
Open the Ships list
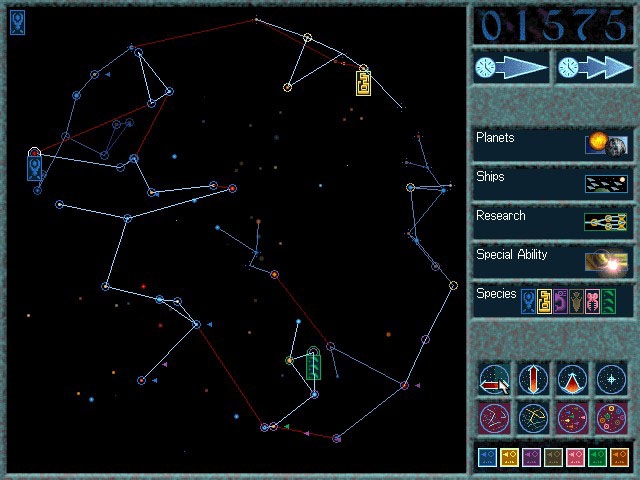coord(552,183)
